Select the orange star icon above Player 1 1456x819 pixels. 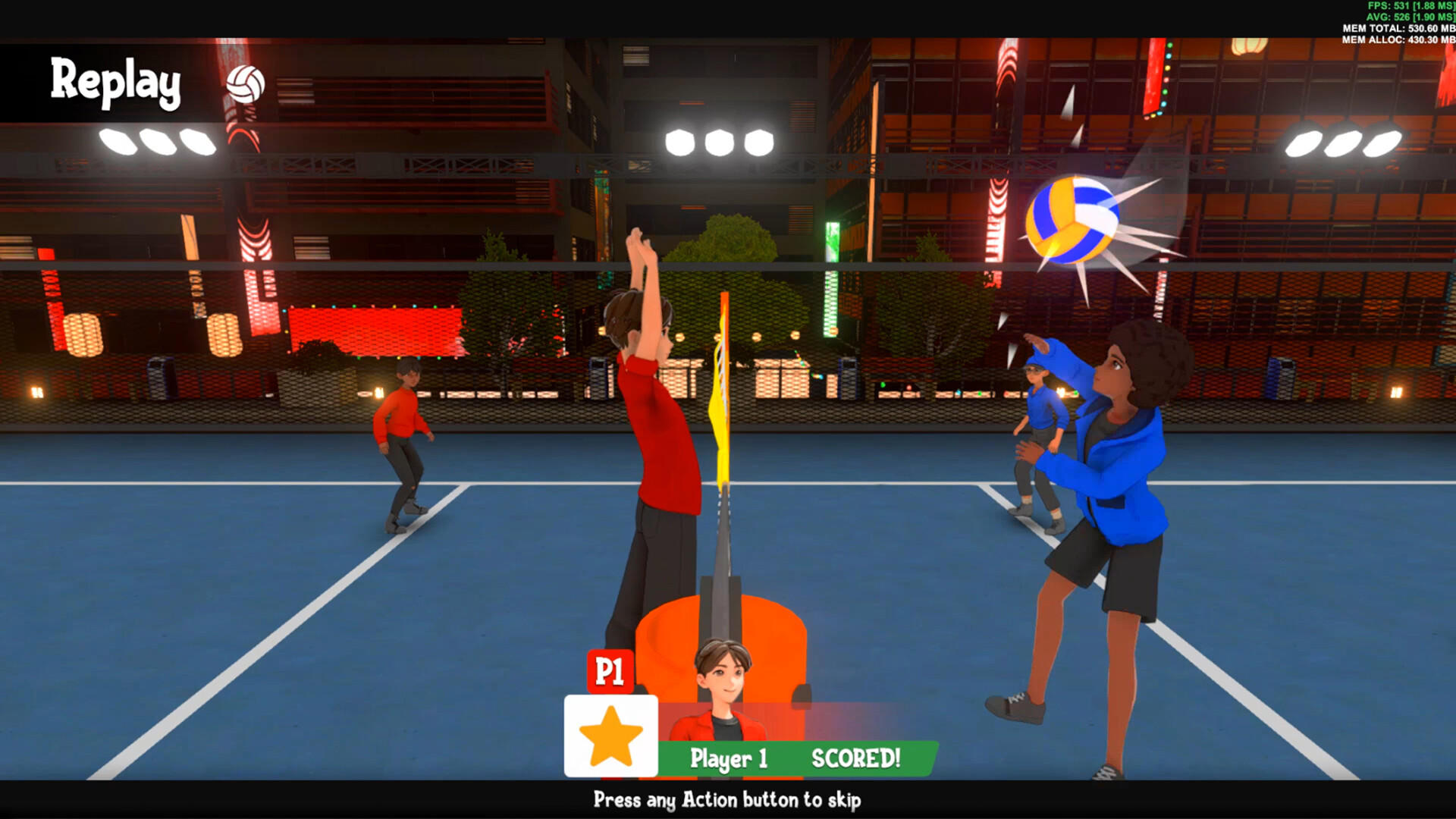tap(611, 736)
